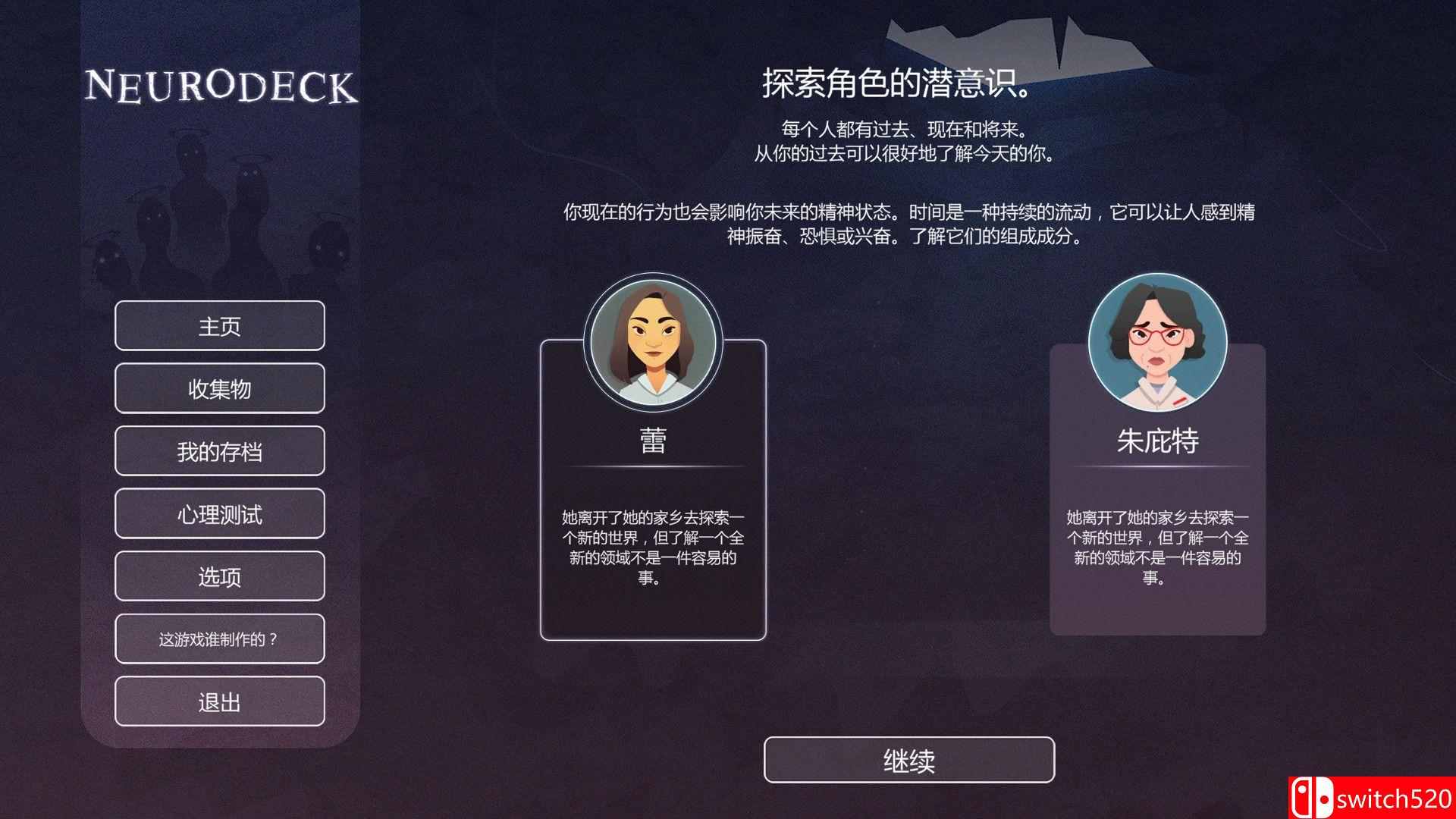This screenshot has height=819, width=1456.
Task: Select Jupite's character portrait avatar
Action: tap(1156, 343)
